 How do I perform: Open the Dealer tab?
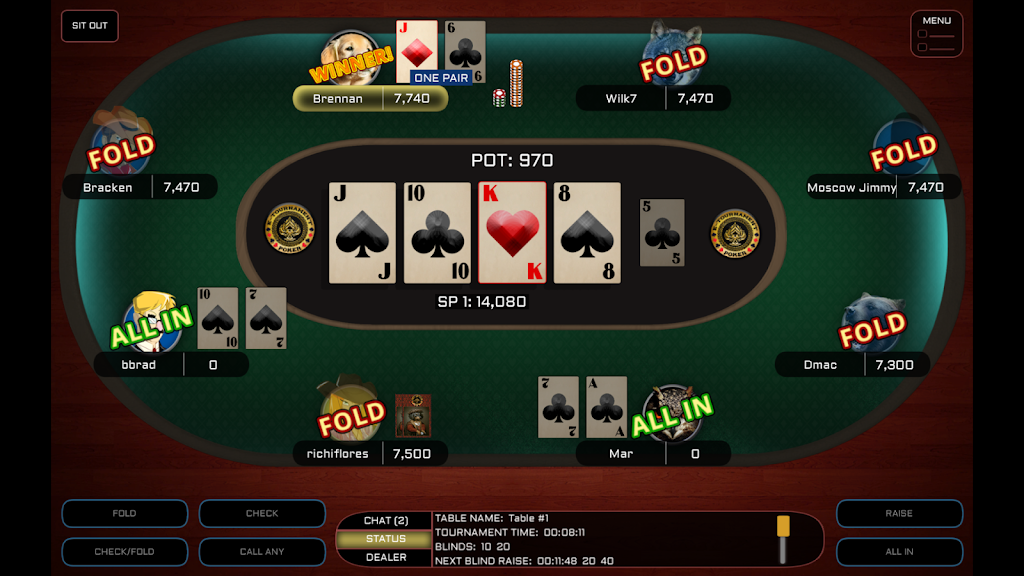(x=385, y=557)
